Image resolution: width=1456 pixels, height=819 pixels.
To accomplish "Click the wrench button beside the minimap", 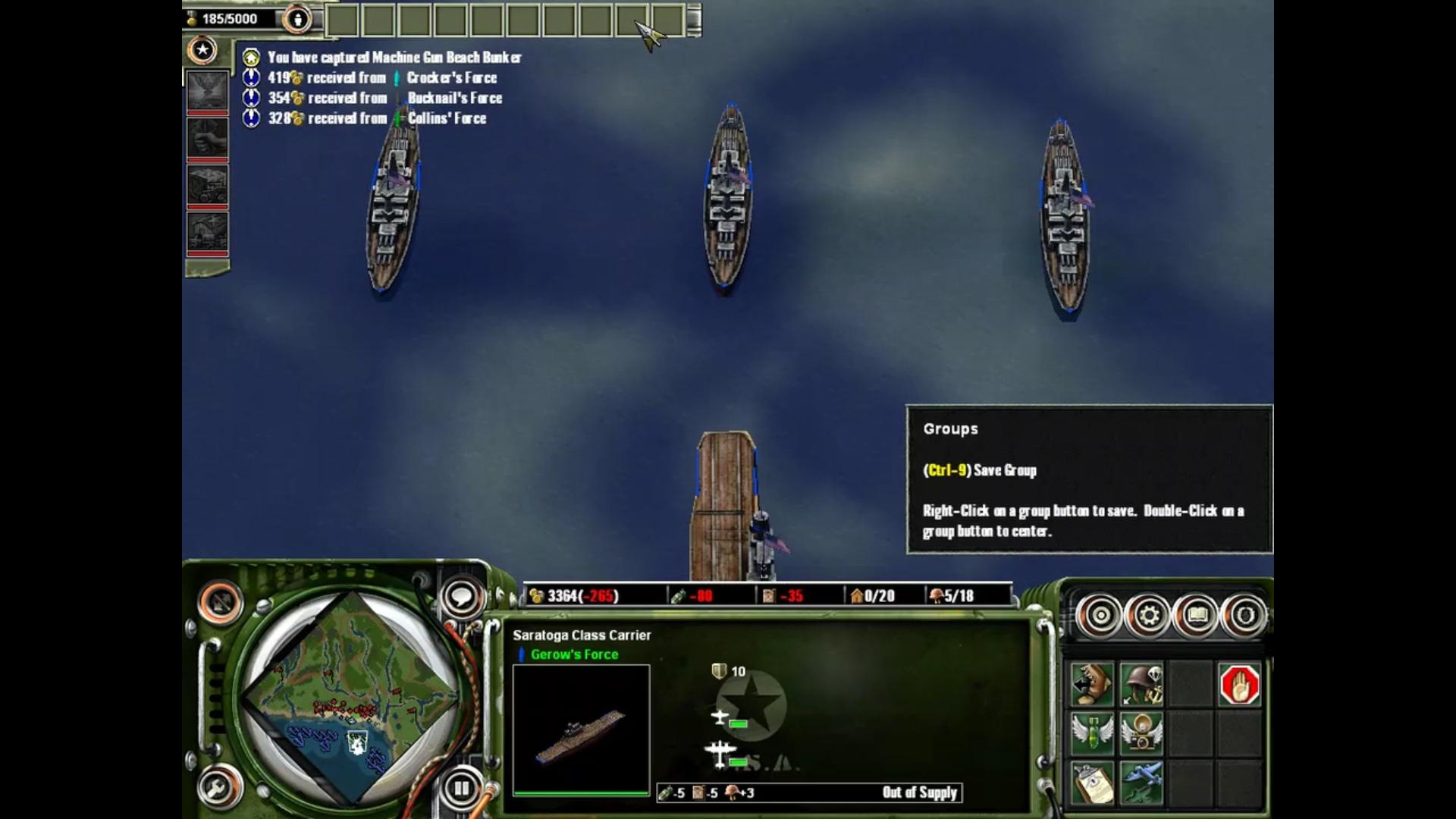I will (x=219, y=788).
